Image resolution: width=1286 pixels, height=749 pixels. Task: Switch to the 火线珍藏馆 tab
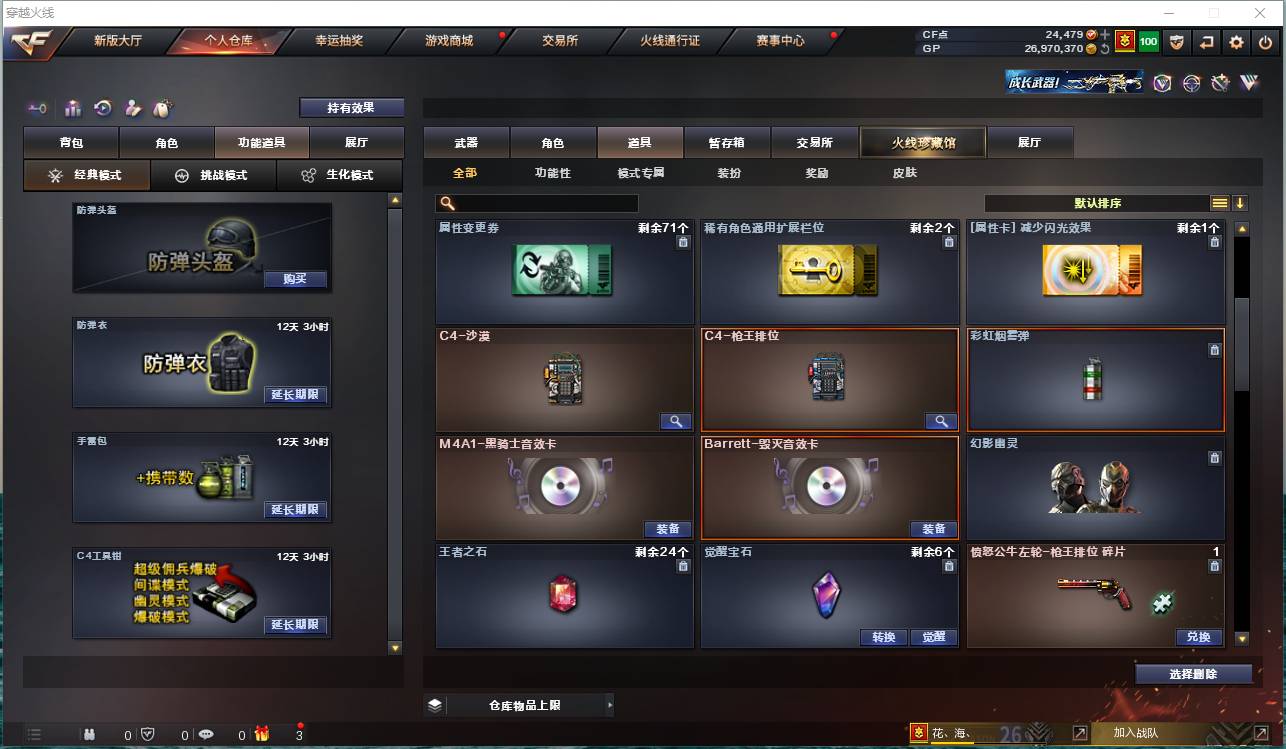(x=921, y=142)
